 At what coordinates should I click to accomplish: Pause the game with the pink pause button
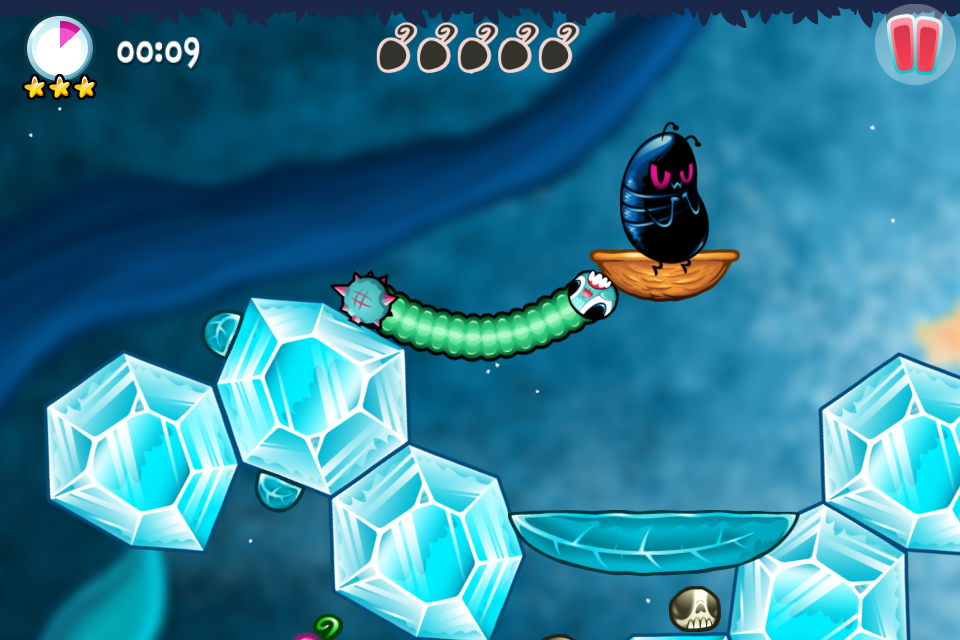[x=914, y=45]
